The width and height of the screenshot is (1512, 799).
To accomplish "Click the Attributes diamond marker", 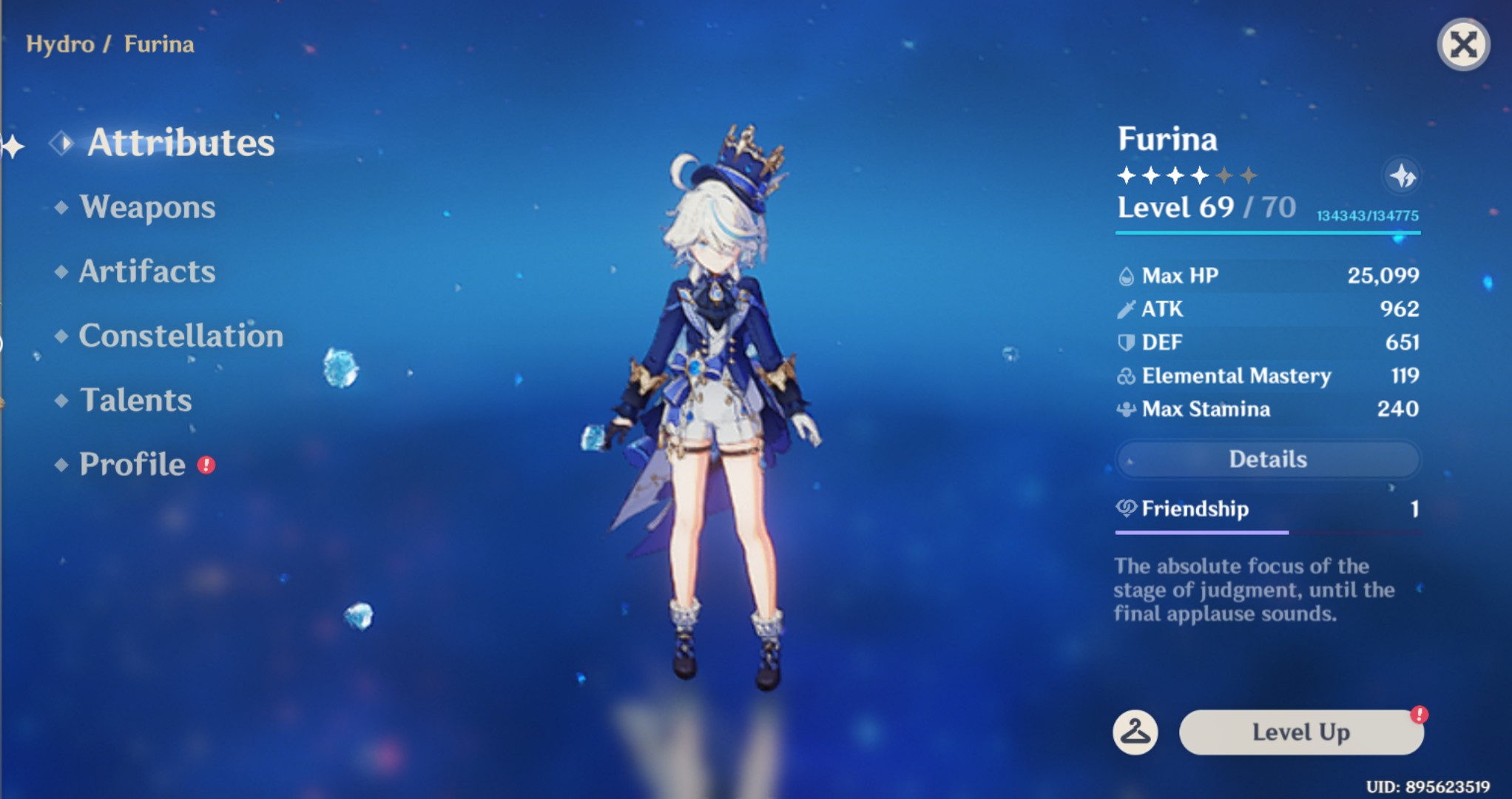I will pyautogui.click(x=61, y=144).
